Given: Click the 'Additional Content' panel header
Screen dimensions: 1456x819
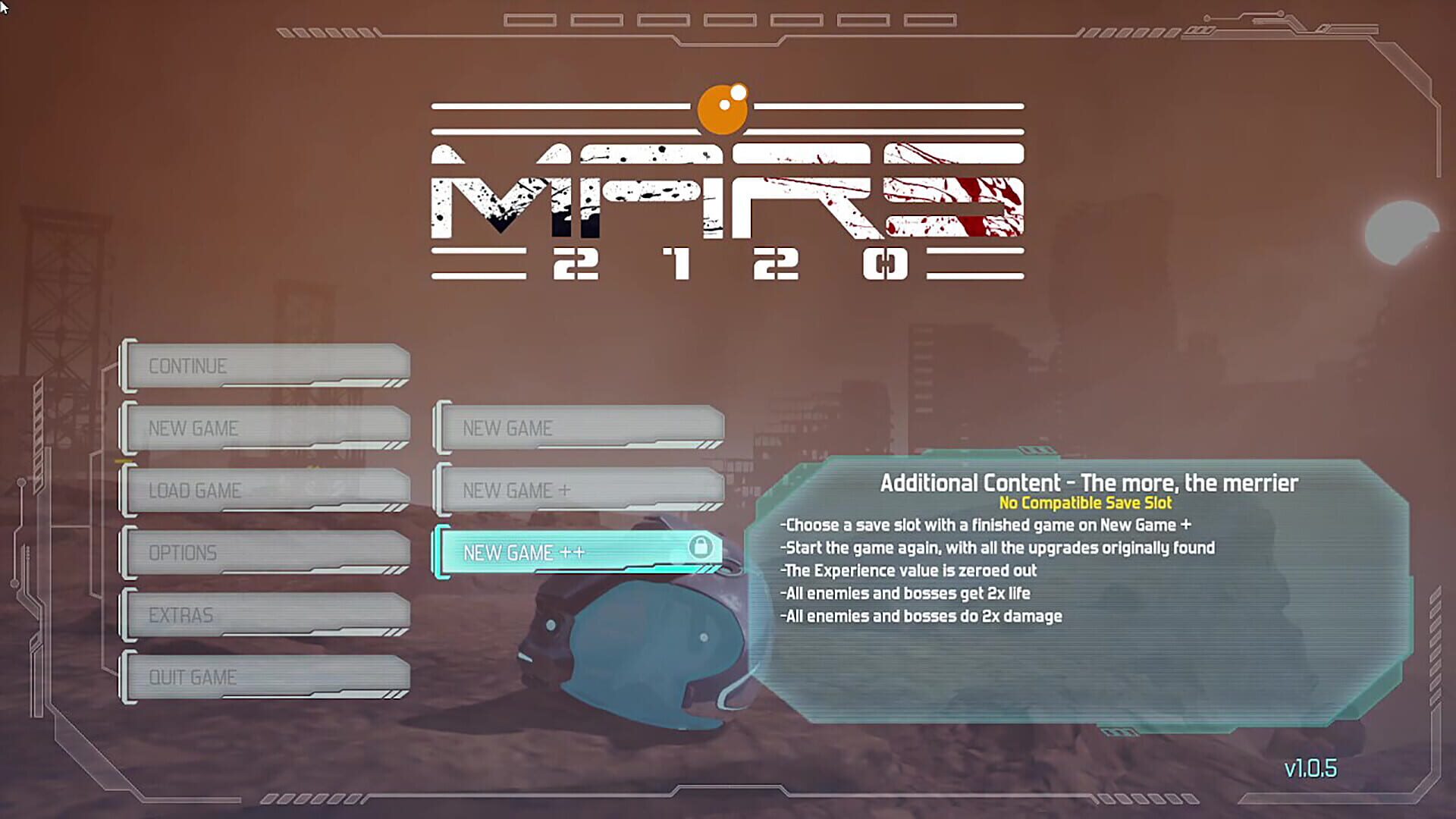Looking at the screenshot, I should click(x=1088, y=482).
